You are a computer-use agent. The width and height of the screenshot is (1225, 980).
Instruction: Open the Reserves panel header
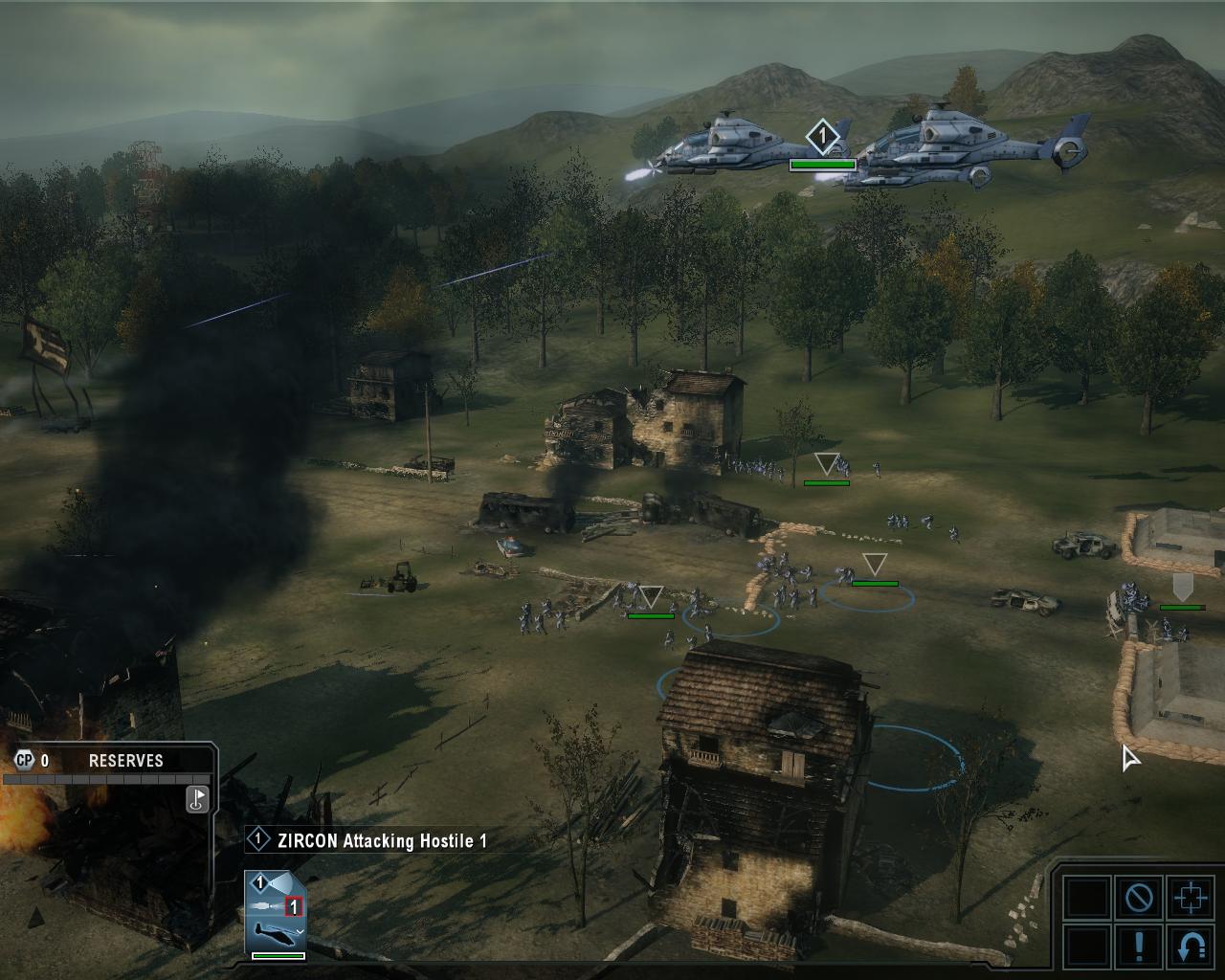coord(125,761)
